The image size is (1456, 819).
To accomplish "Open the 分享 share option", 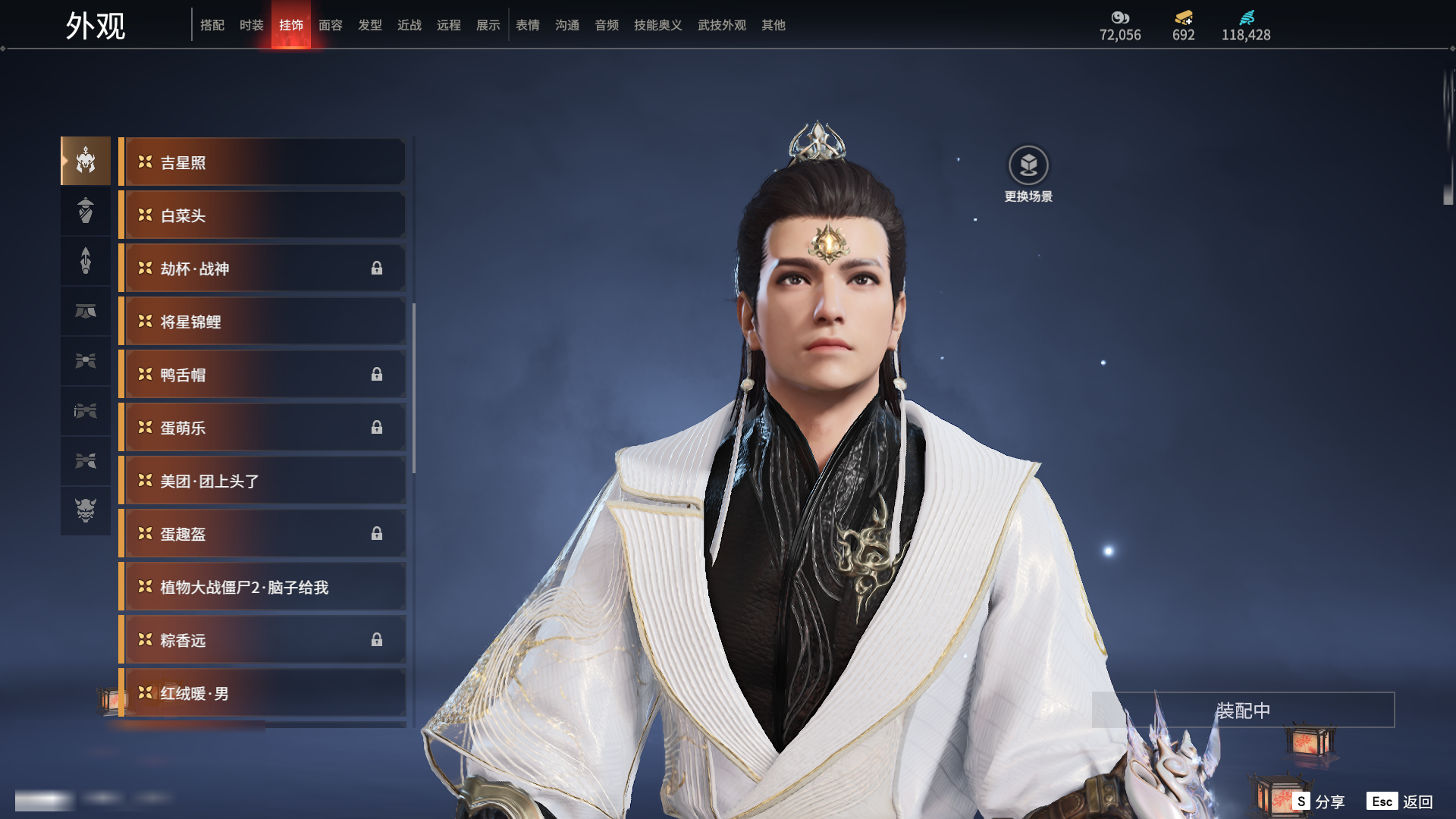I will (1319, 802).
